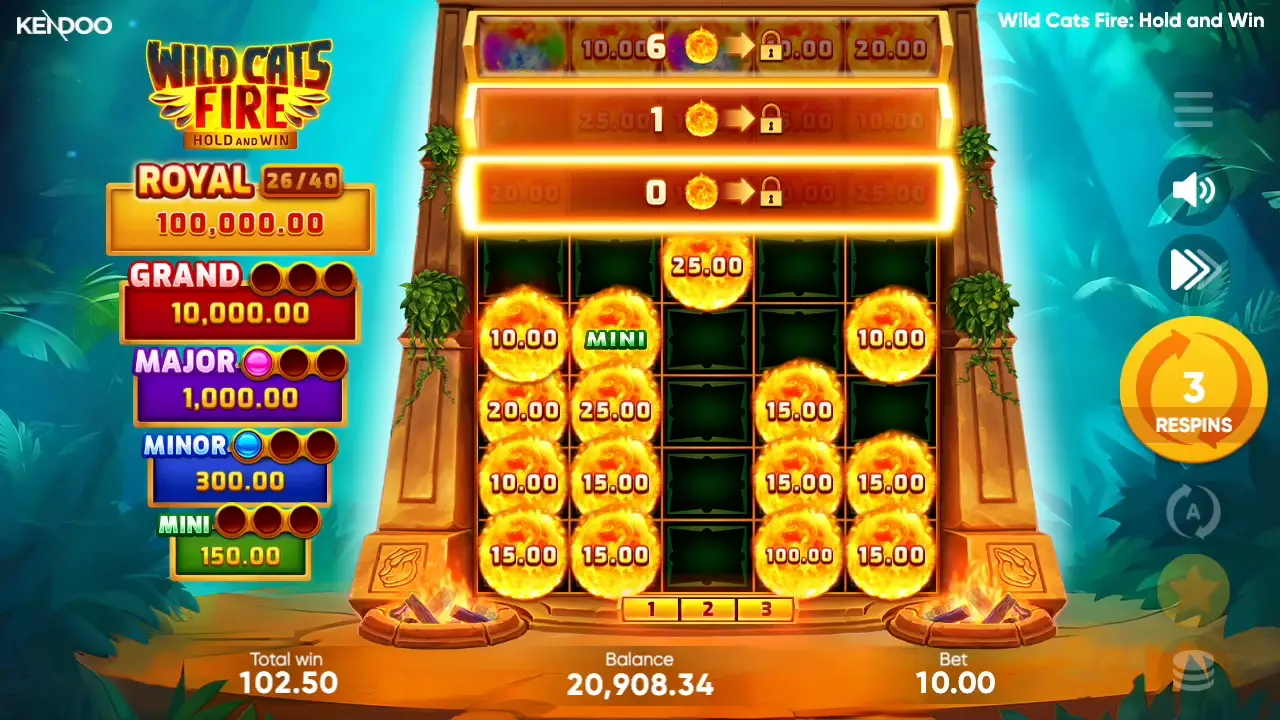
Task: Click the 100.00 fire coin
Action: (x=798, y=553)
